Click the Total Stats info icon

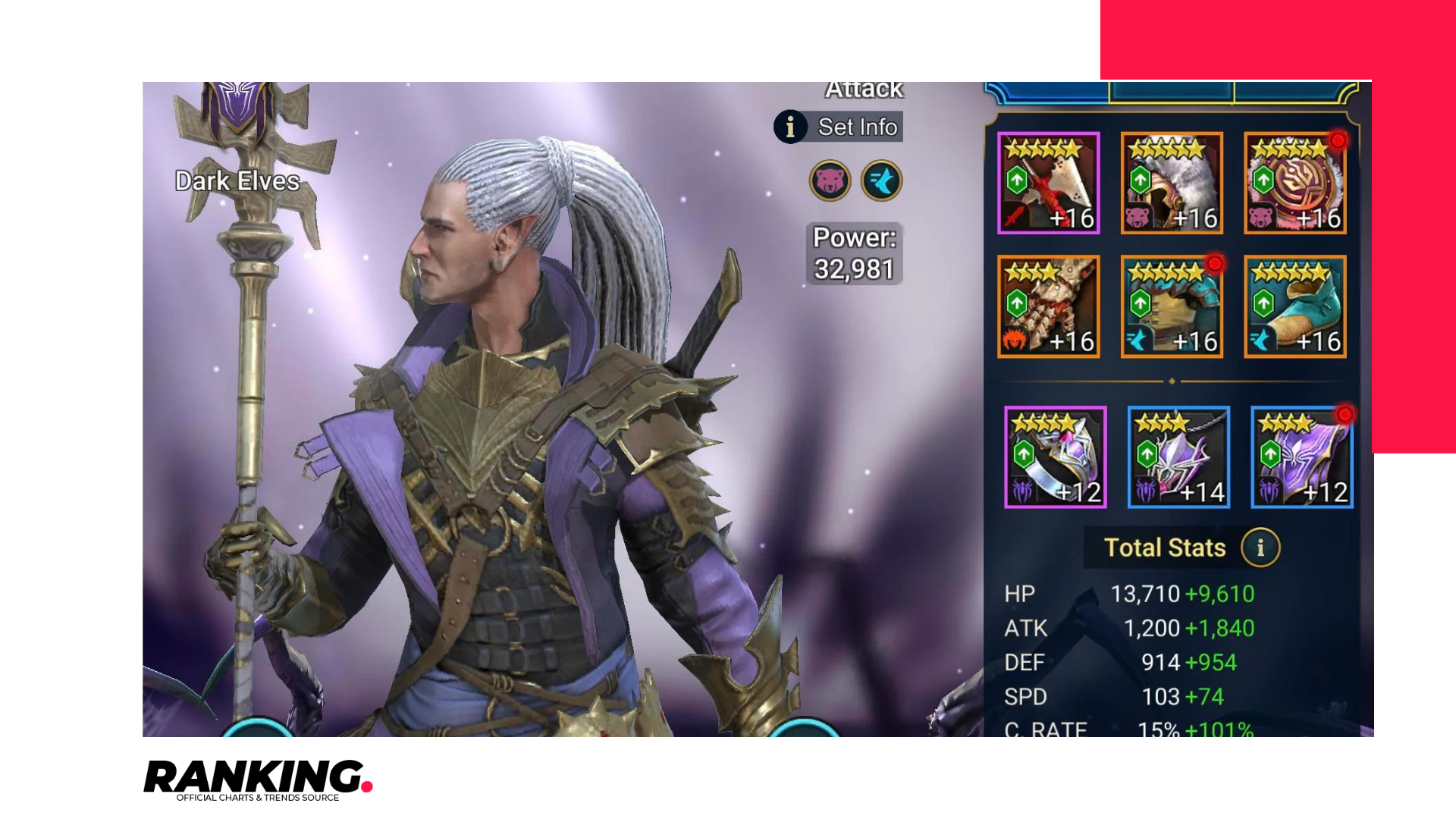tap(1260, 548)
